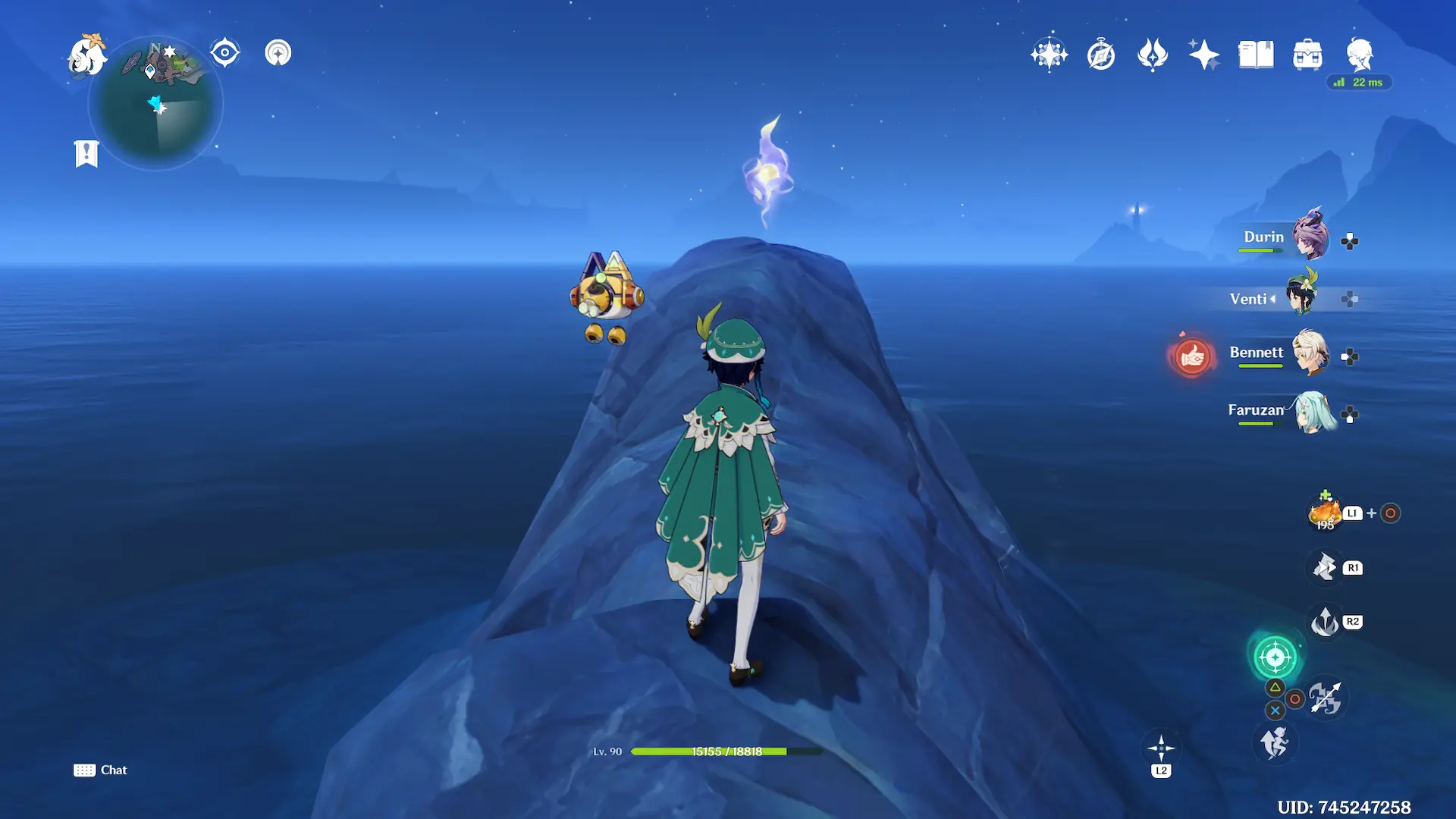Activate the glowing green elemental skill
The image size is (1456, 819).
pos(1276,657)
